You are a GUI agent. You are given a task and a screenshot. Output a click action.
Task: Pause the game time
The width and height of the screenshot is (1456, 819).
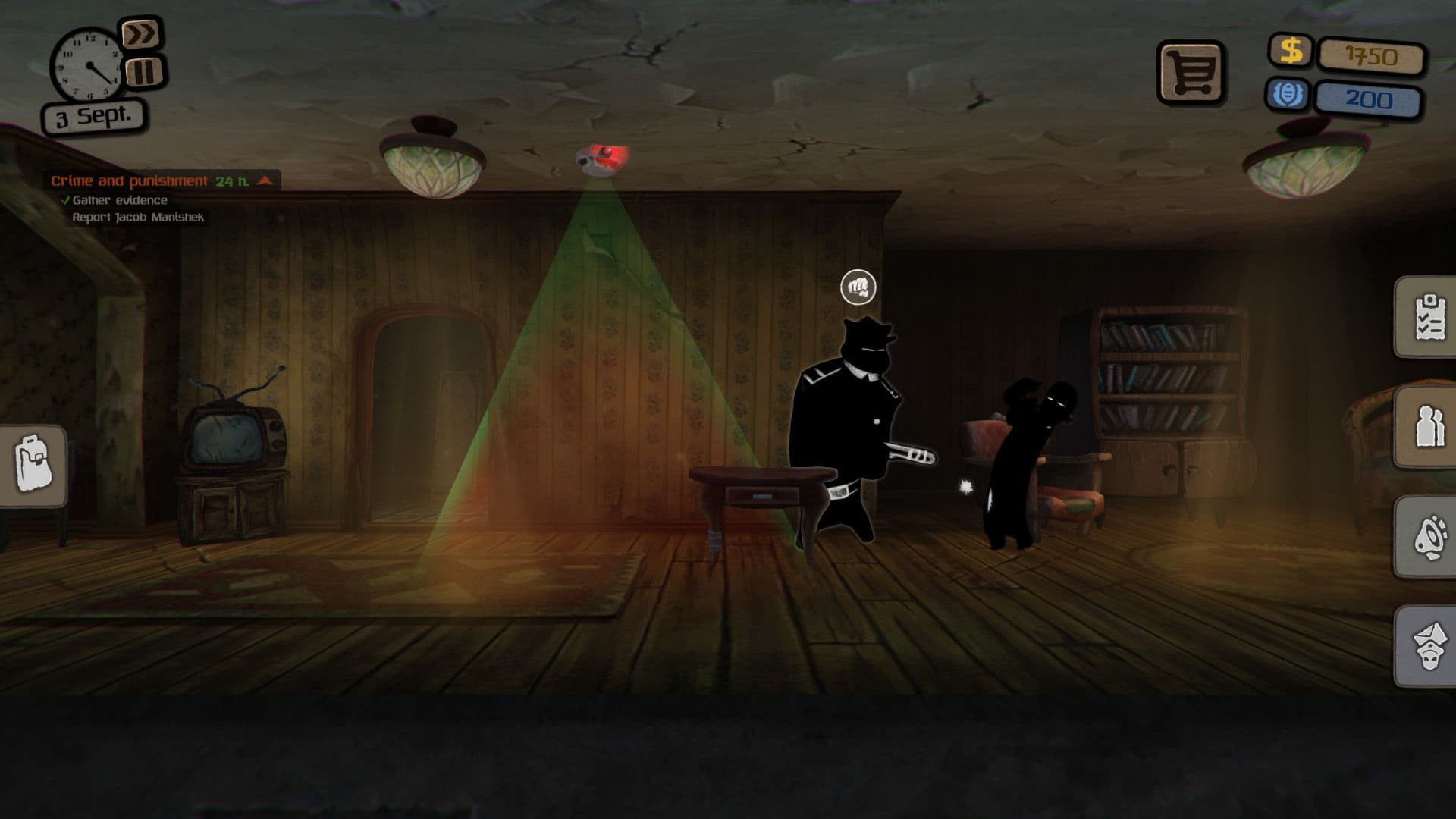pyautogui.click(x=143, y=72)
